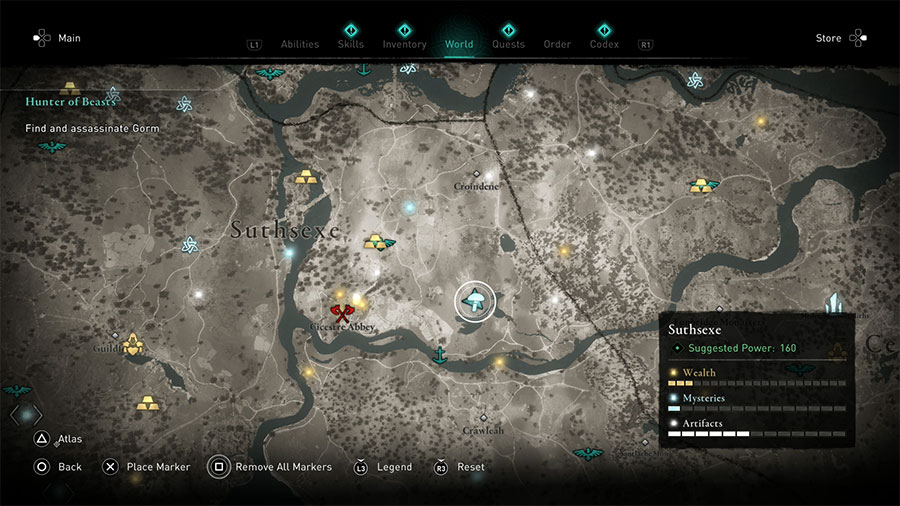Select the Crawleah location marker
Image resolution: width=900 pixels, height=506 pixels.
point(483,418)
